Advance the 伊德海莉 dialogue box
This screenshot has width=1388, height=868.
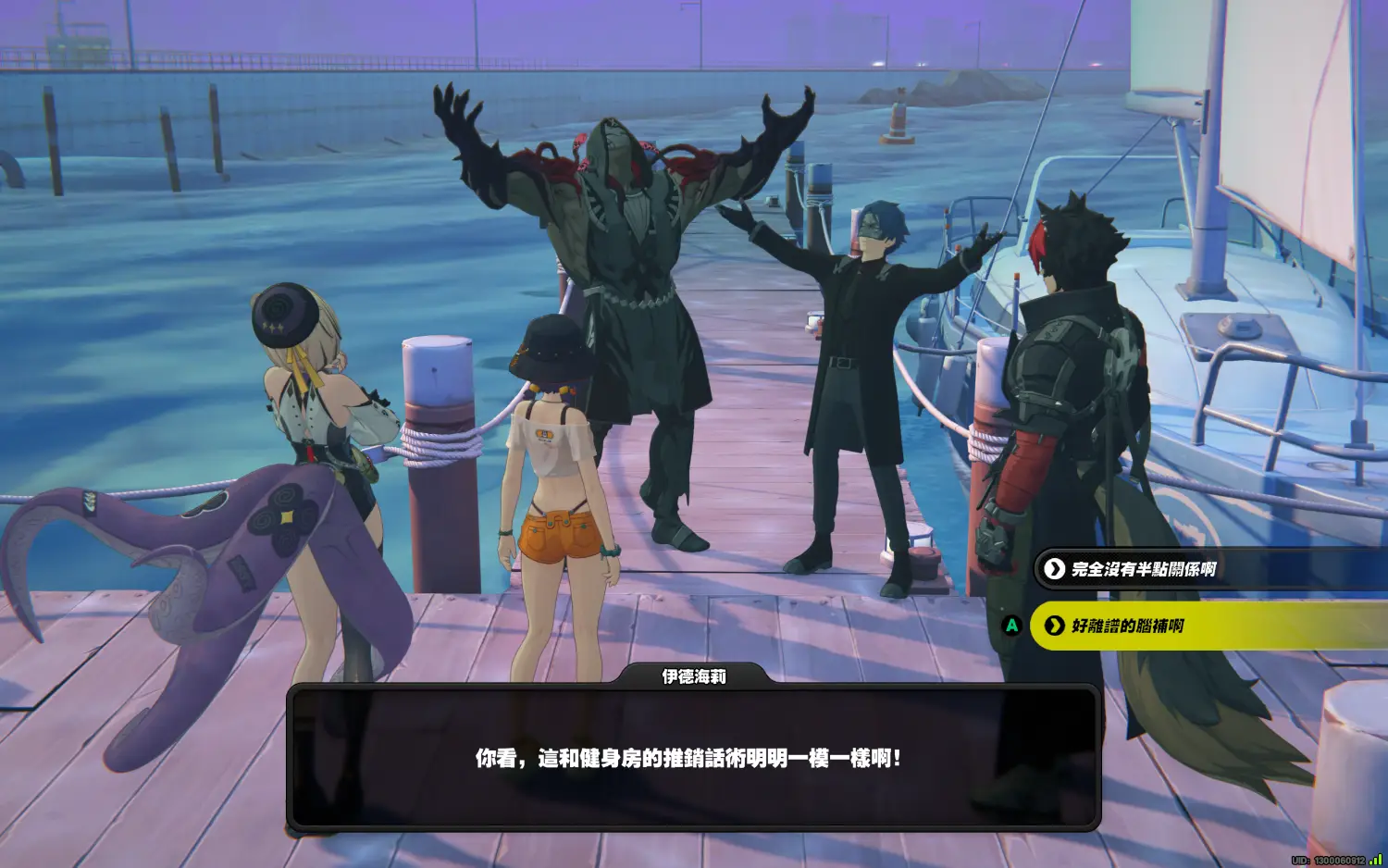693,758
